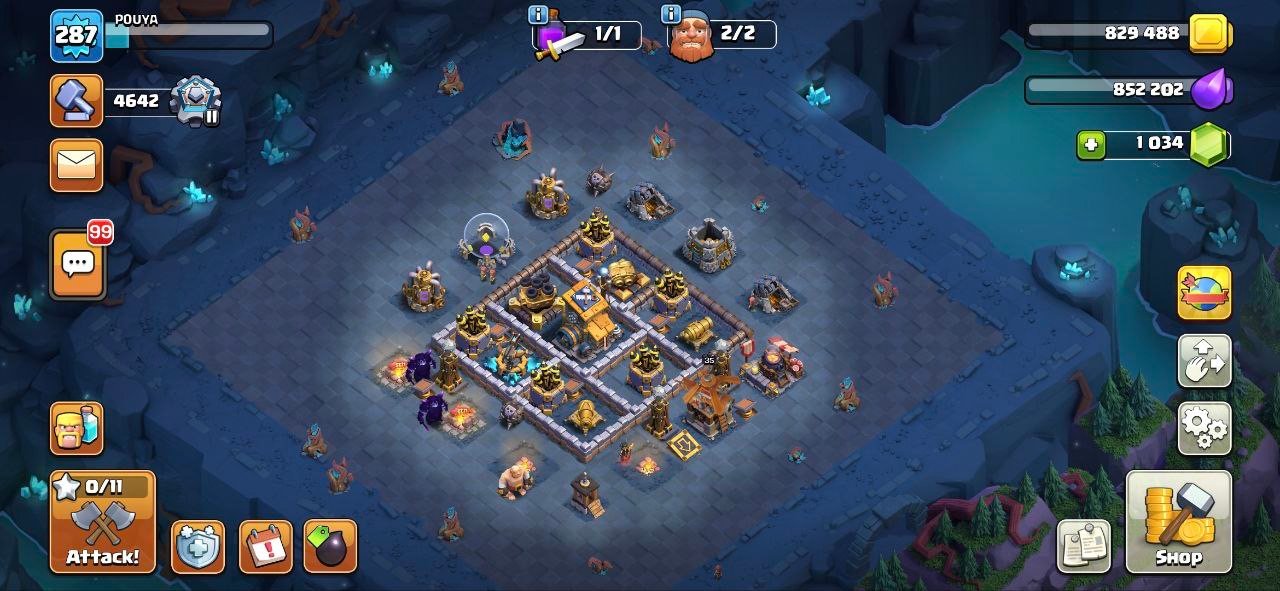
Task: View the 4642 trophy league badge
Action: point(195,101)
